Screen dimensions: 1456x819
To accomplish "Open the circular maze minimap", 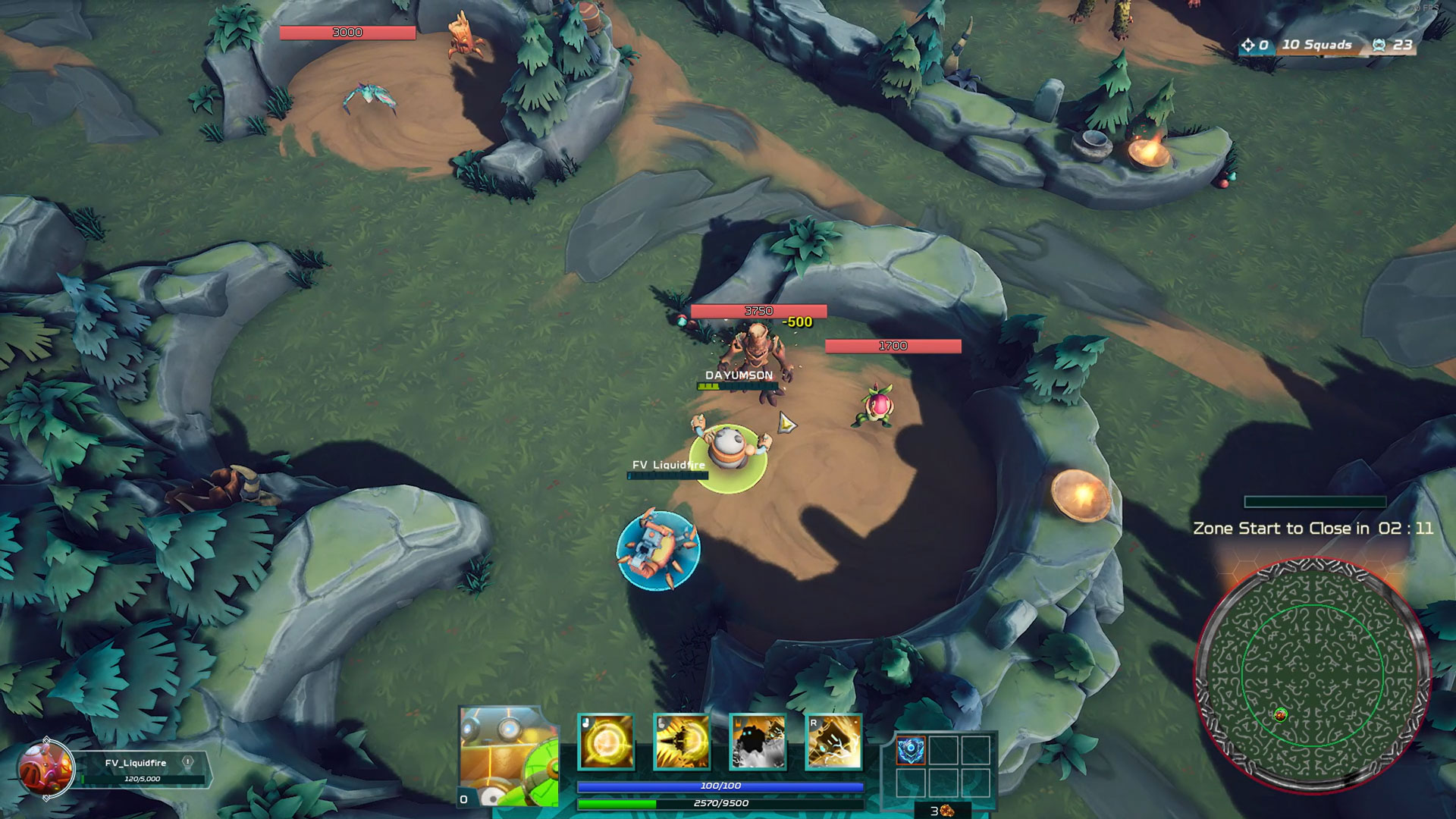I will click(x=1312, y=675).
